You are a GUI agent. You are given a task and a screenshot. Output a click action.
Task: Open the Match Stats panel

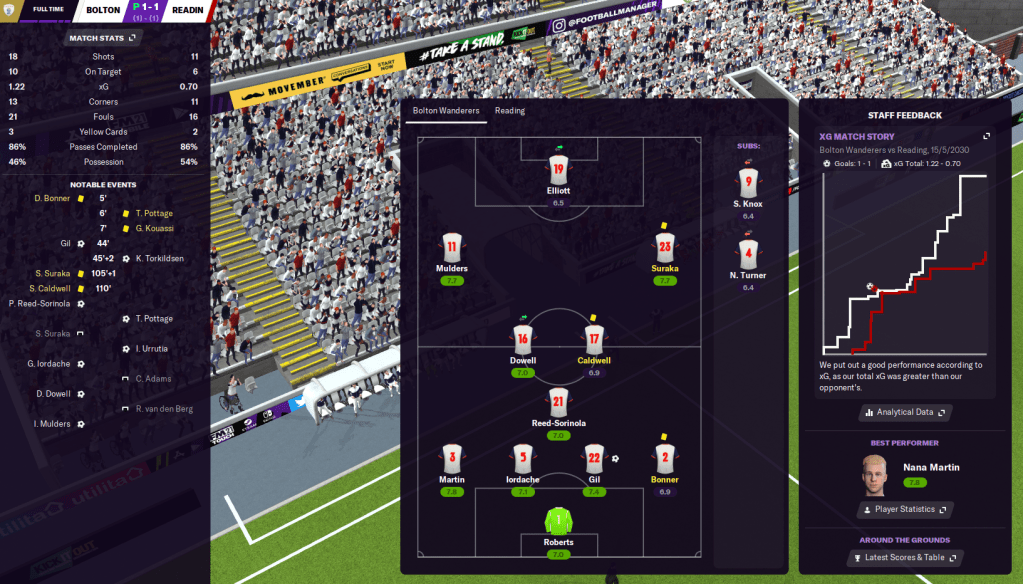[103, 38]
